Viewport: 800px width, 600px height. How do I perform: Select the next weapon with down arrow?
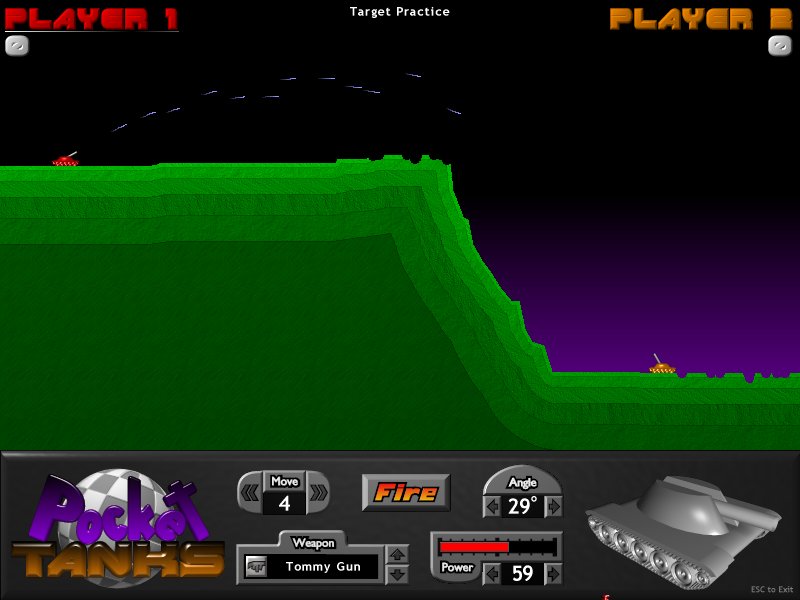pos(397,574)
